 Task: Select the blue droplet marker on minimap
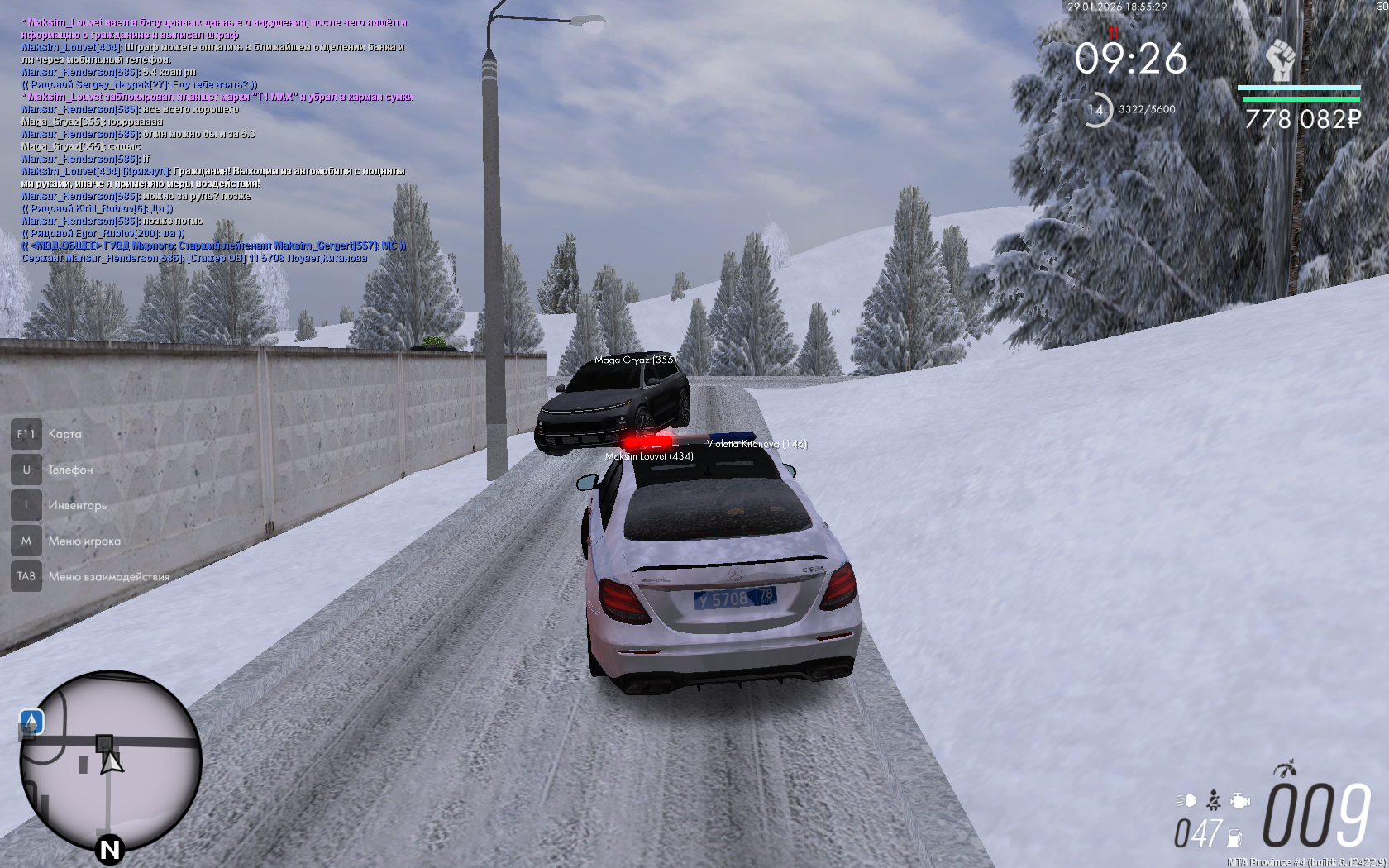(x=31, y=722)
